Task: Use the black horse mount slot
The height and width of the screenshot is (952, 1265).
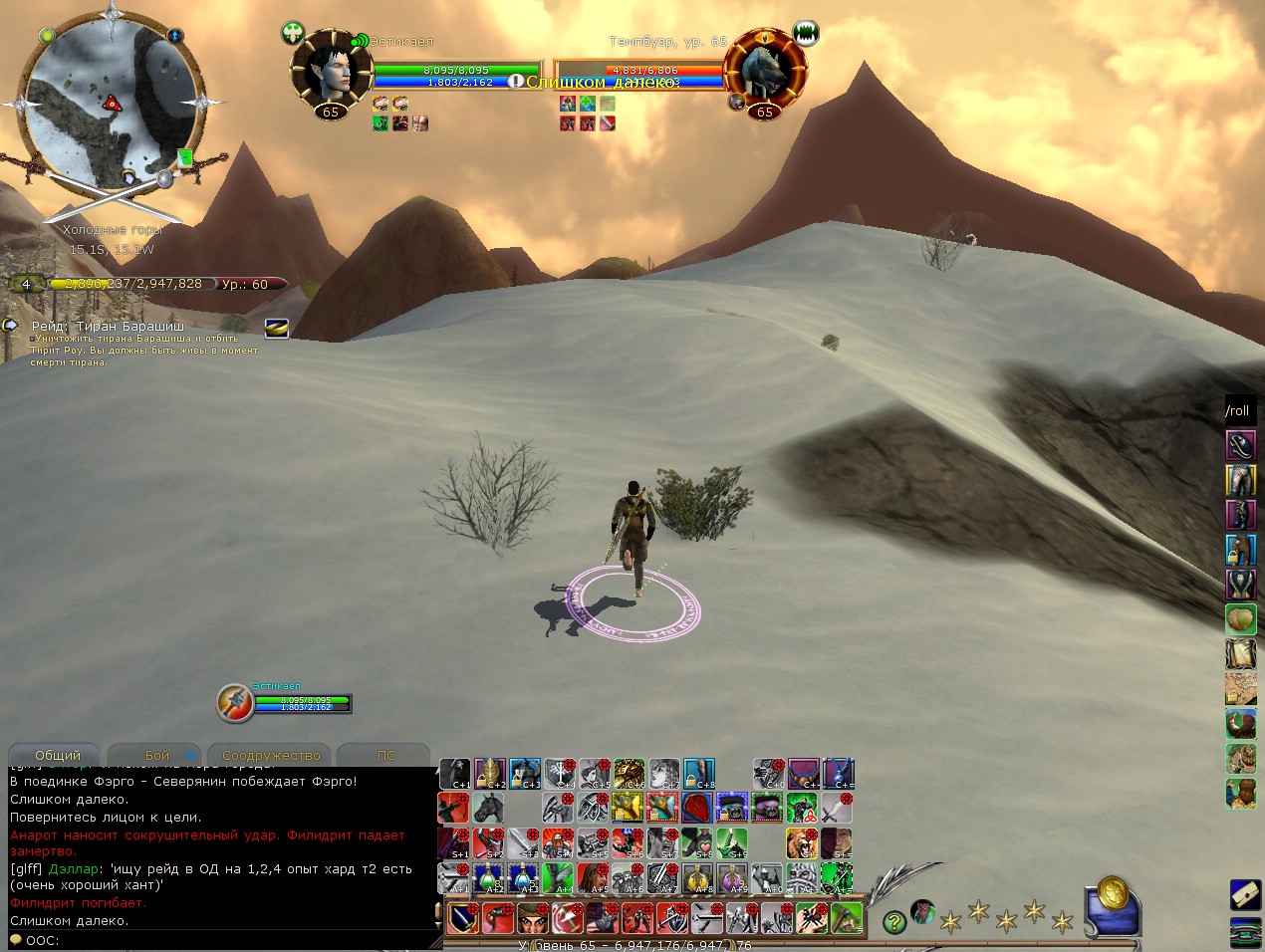Action: (489, 808)
